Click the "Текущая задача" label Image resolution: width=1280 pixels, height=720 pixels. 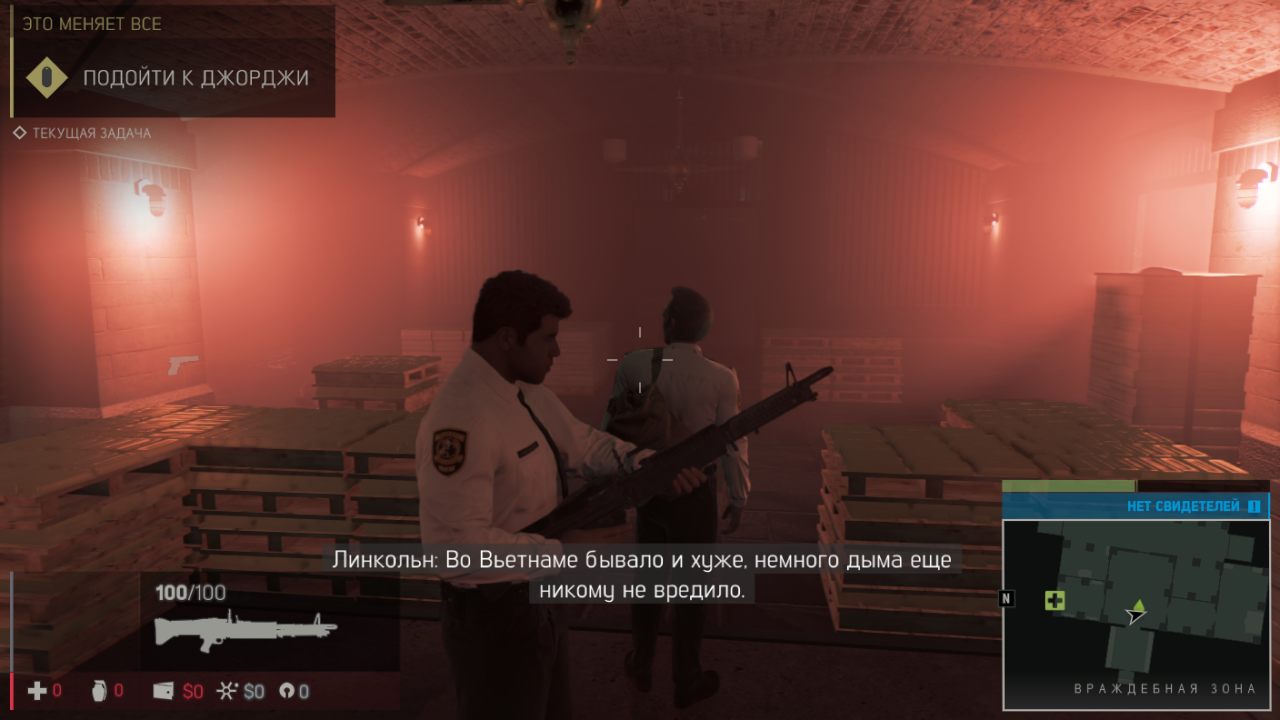91,133
